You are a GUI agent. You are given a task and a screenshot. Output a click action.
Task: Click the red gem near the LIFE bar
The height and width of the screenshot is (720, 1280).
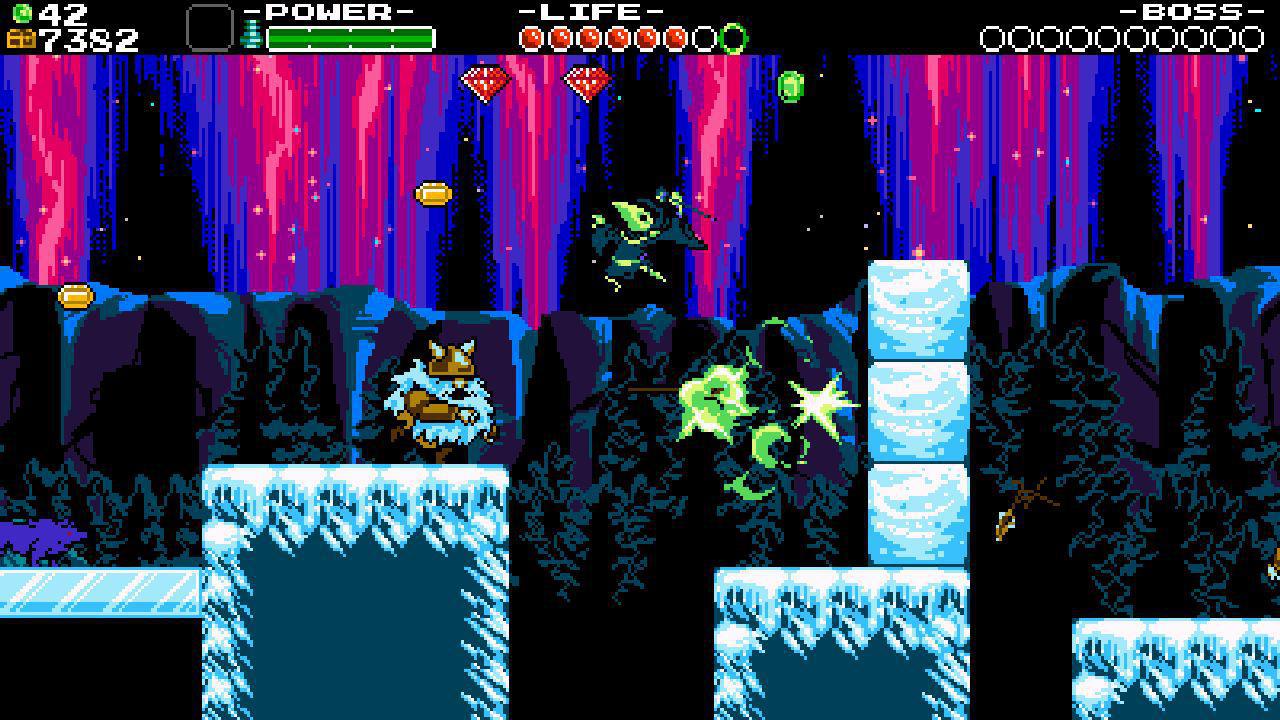(587, 82)
